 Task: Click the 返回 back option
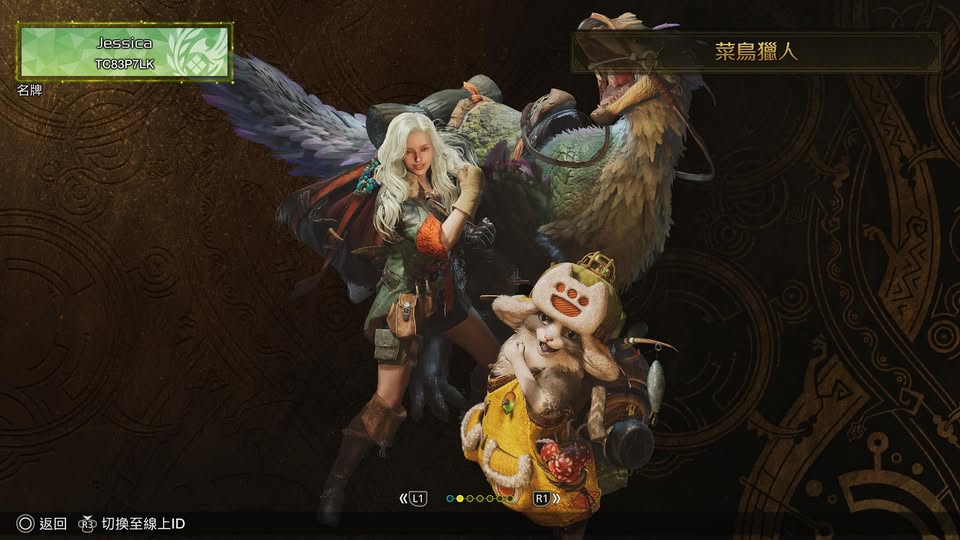coord(42,524)
